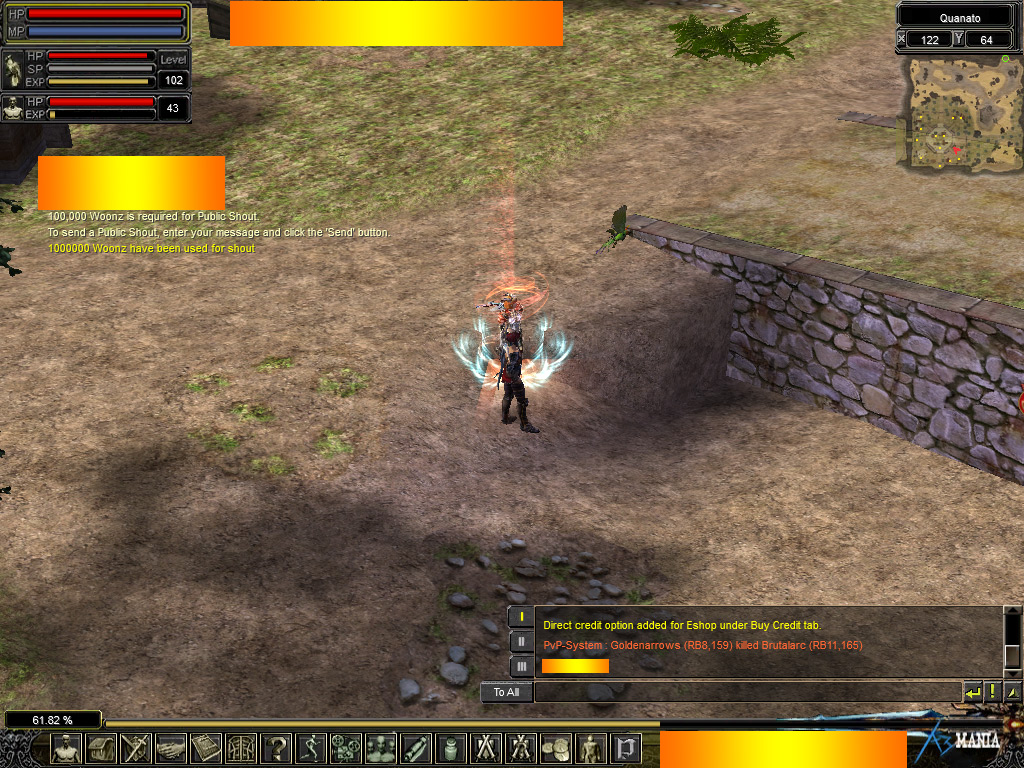Switch to chat tab III
The width and height of the screenshot is (1024, 768).
click(x=521, y=665)
